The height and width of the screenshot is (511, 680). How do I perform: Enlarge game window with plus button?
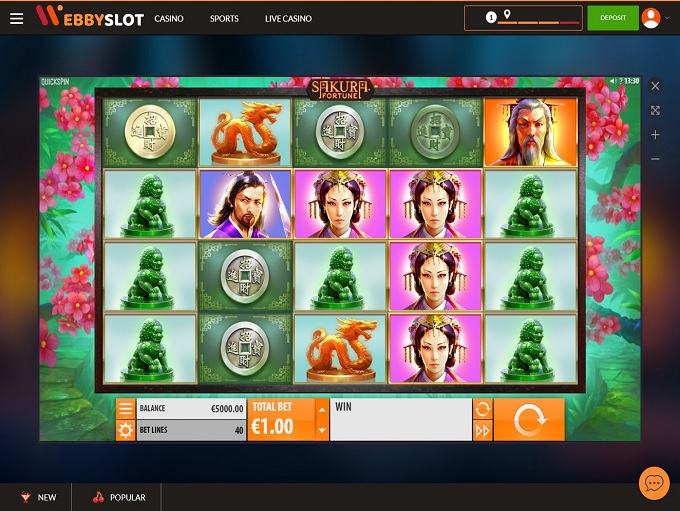[655, 134]
